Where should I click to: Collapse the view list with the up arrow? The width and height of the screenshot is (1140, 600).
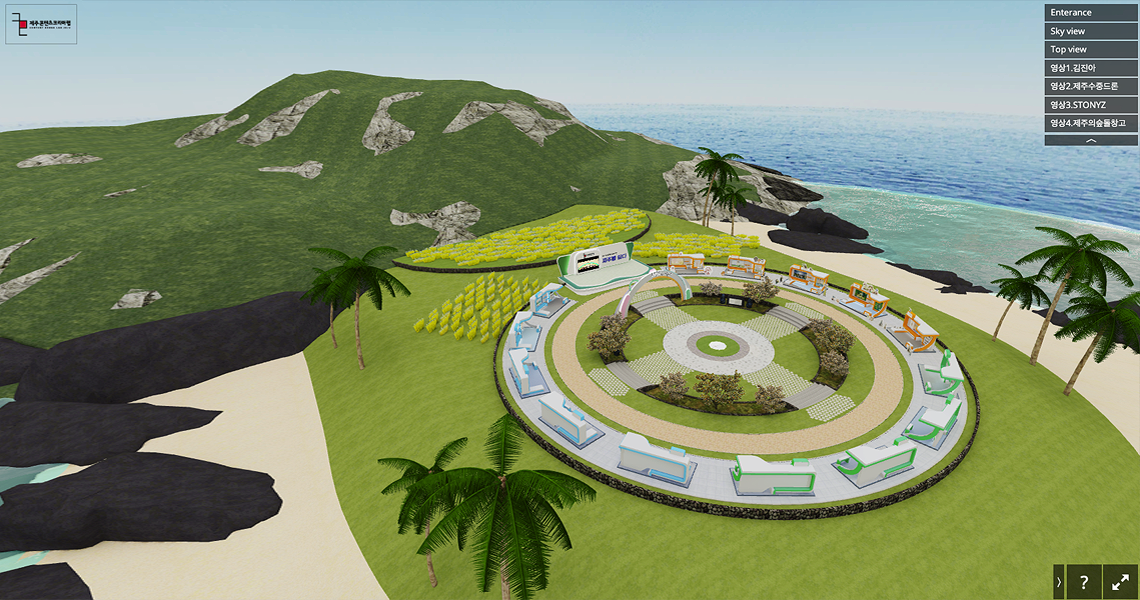tap(1091, 141)
